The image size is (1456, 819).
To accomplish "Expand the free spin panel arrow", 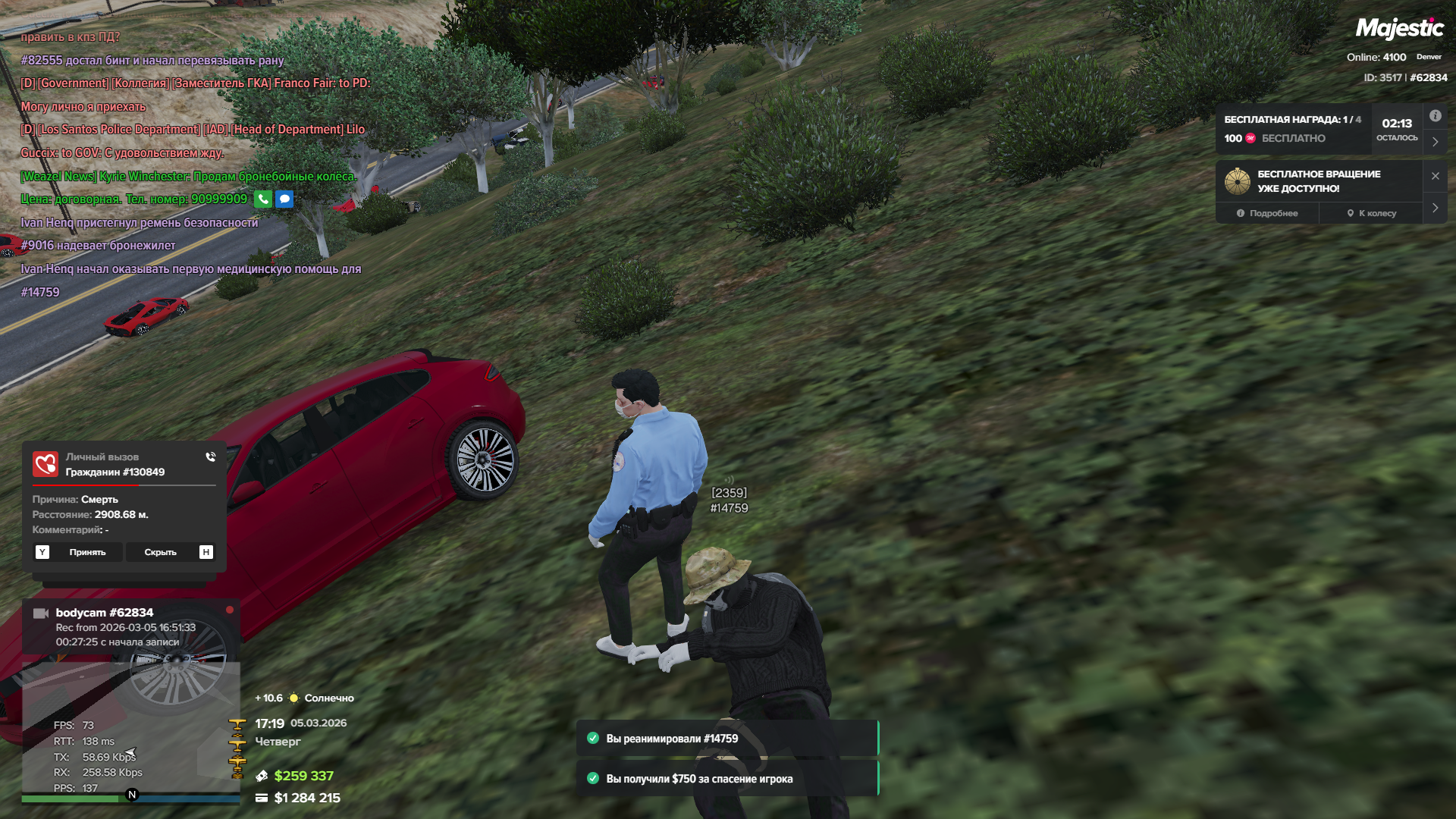I will click(x=1435, y=208).
